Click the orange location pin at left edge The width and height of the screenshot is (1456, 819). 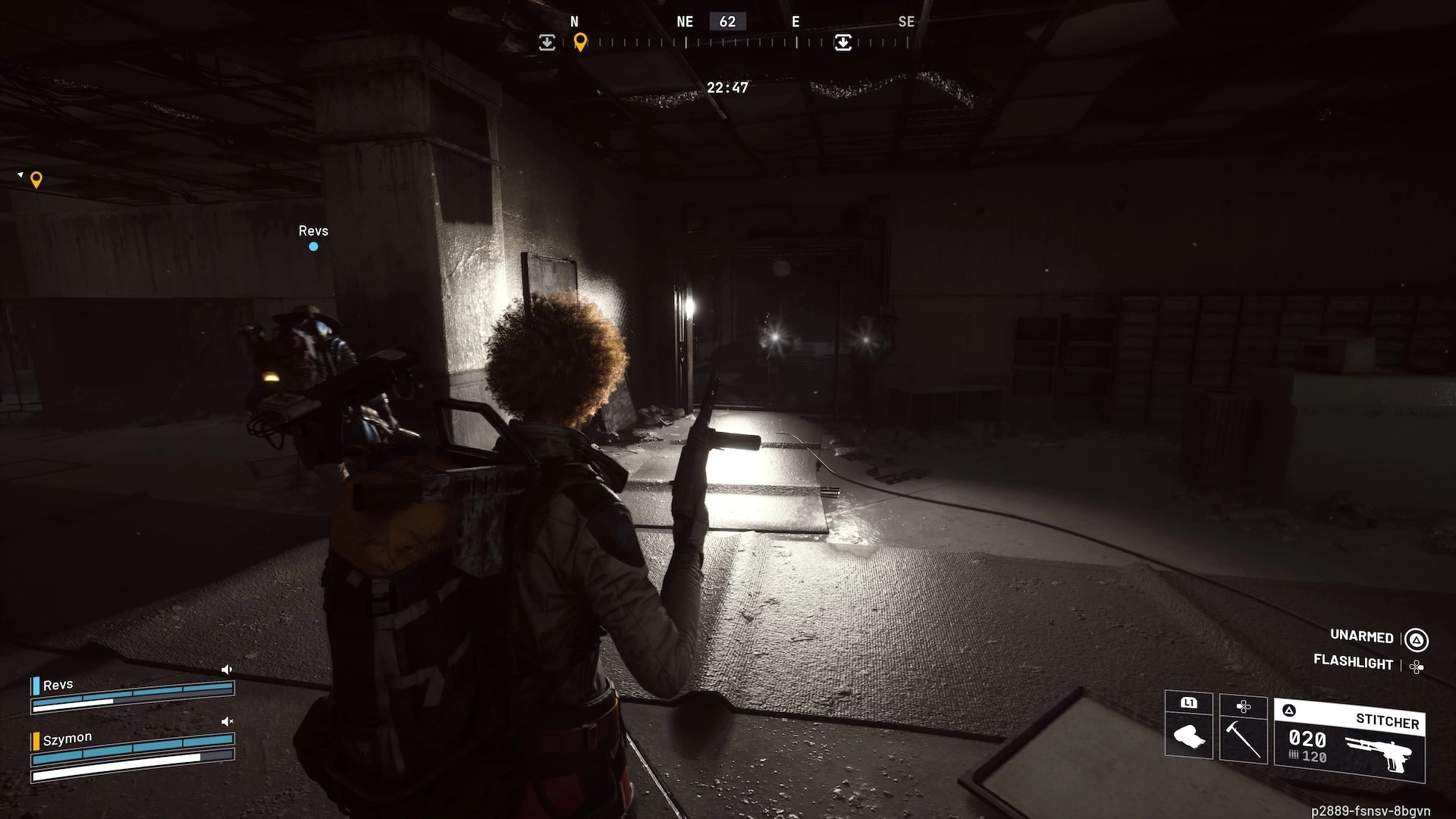click(x=36, y=180)
